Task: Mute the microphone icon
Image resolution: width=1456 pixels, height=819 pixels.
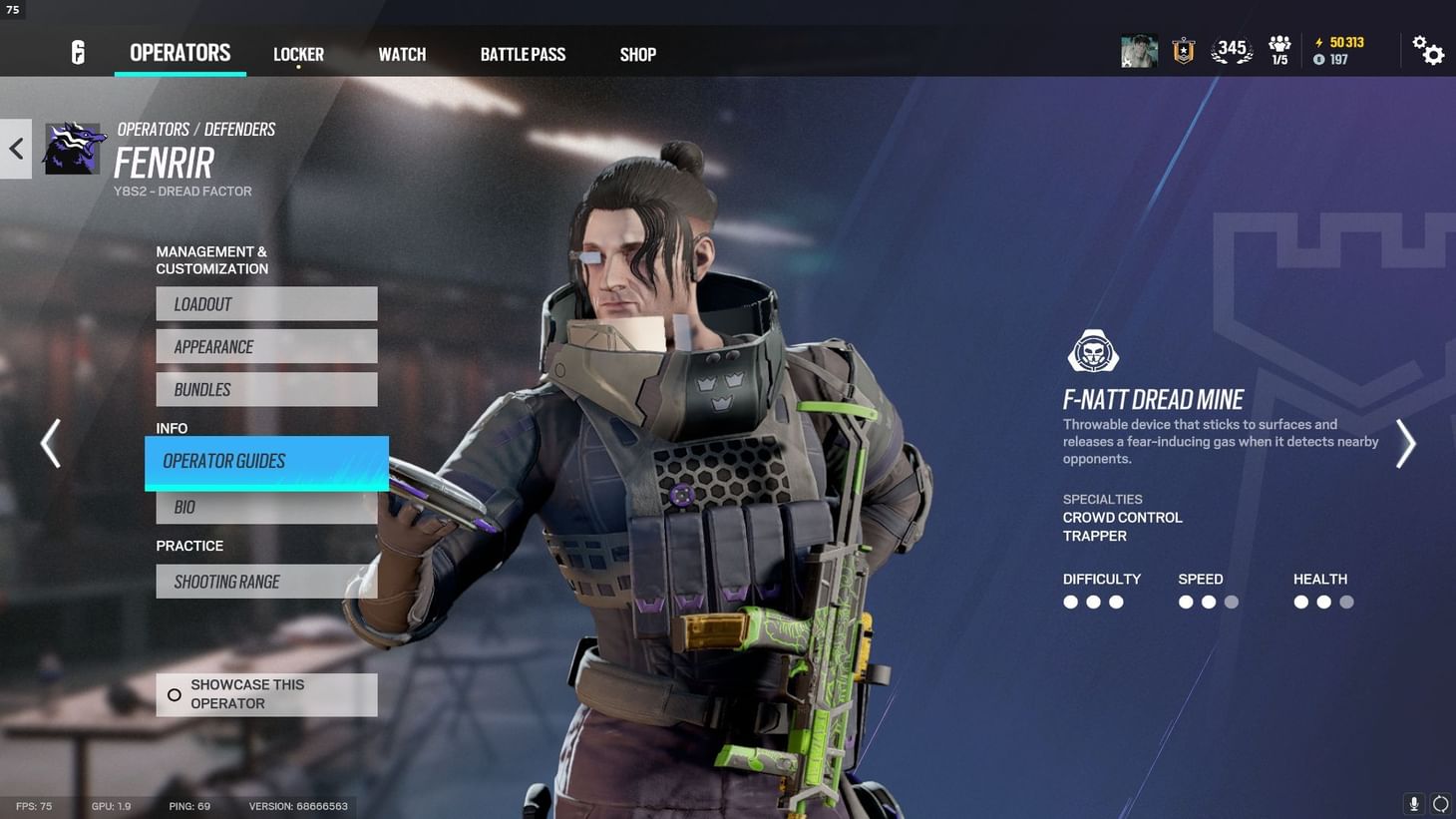Action: tap(1413, 803)
